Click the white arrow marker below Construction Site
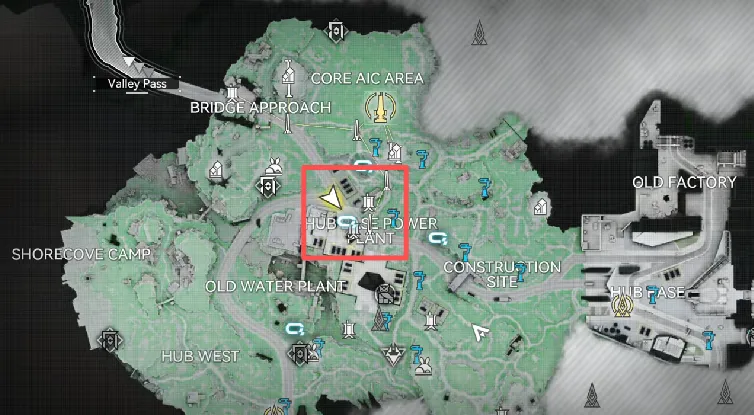 [483, 332]
